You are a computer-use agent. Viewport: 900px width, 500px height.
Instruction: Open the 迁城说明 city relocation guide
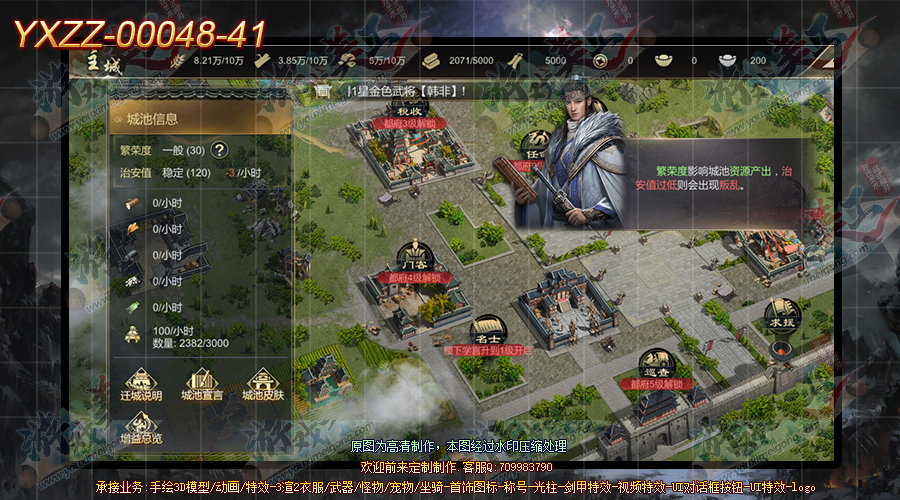(x=141, y=384)
